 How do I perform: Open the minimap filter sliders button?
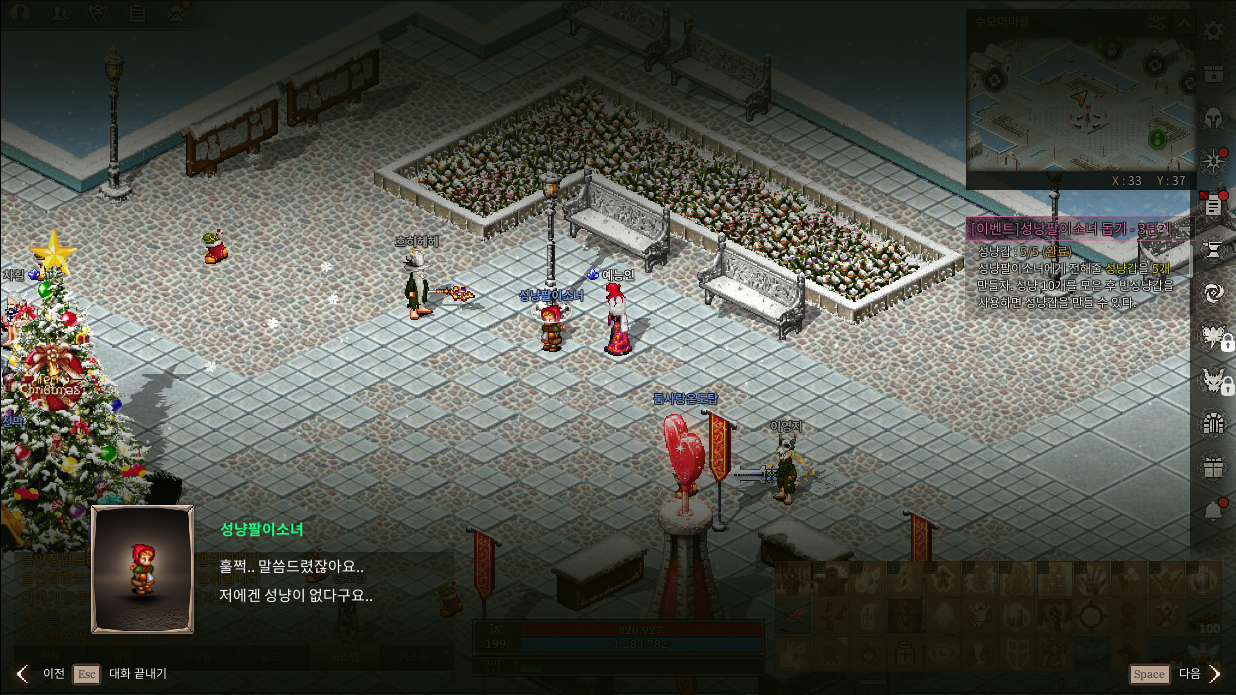[x=1157, y=22]
